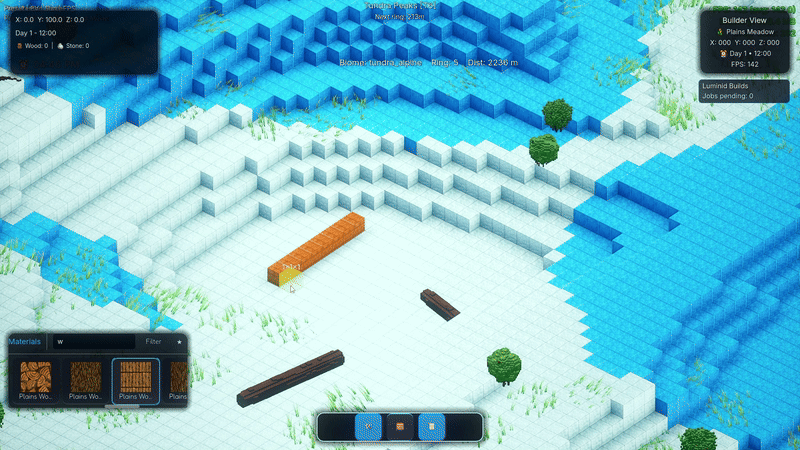Select the orange block tool in the toolbar
800x450 pixels.
click(400, 427)
